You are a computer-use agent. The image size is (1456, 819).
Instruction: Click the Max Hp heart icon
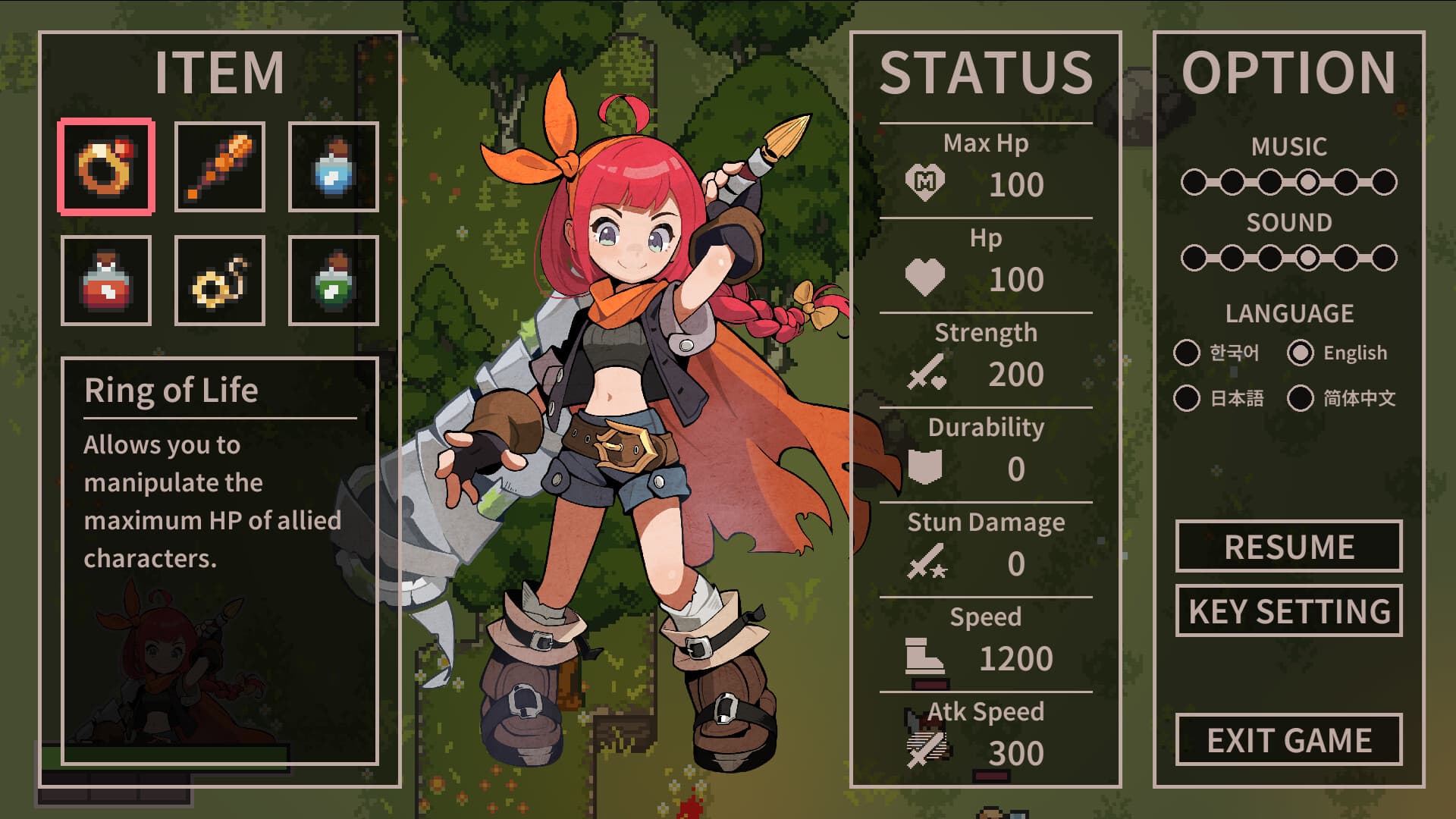pyautogui.click(x=925, y=182)
